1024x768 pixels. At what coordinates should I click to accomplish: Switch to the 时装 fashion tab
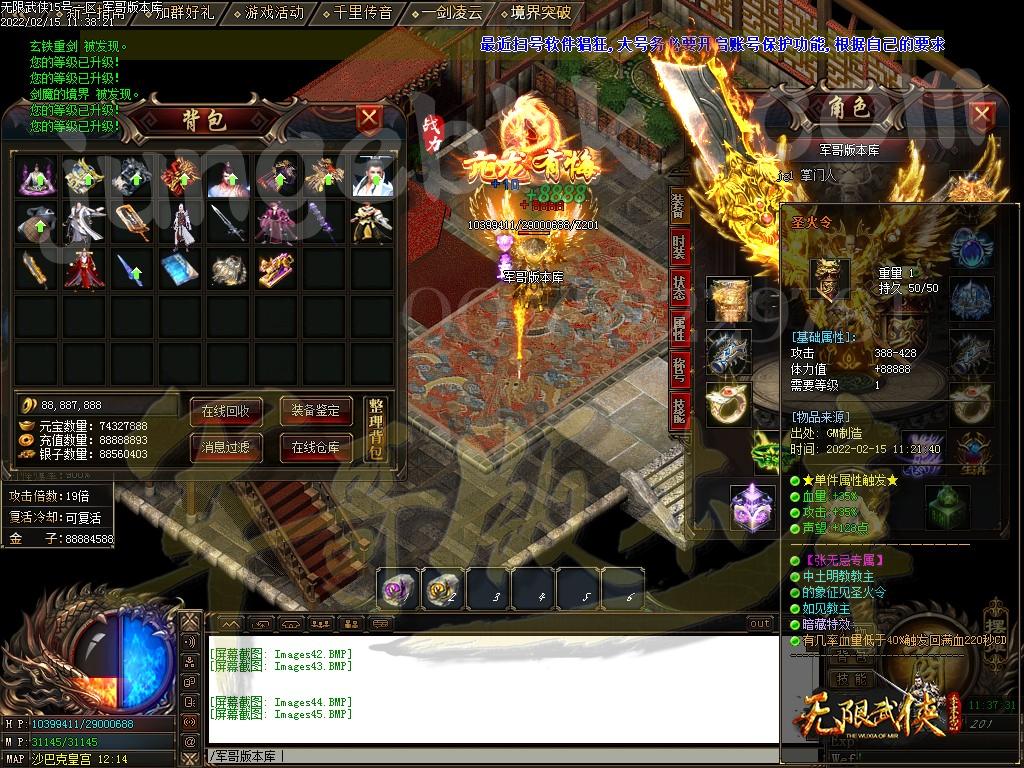pyautogui.click(x=679, y=247)
